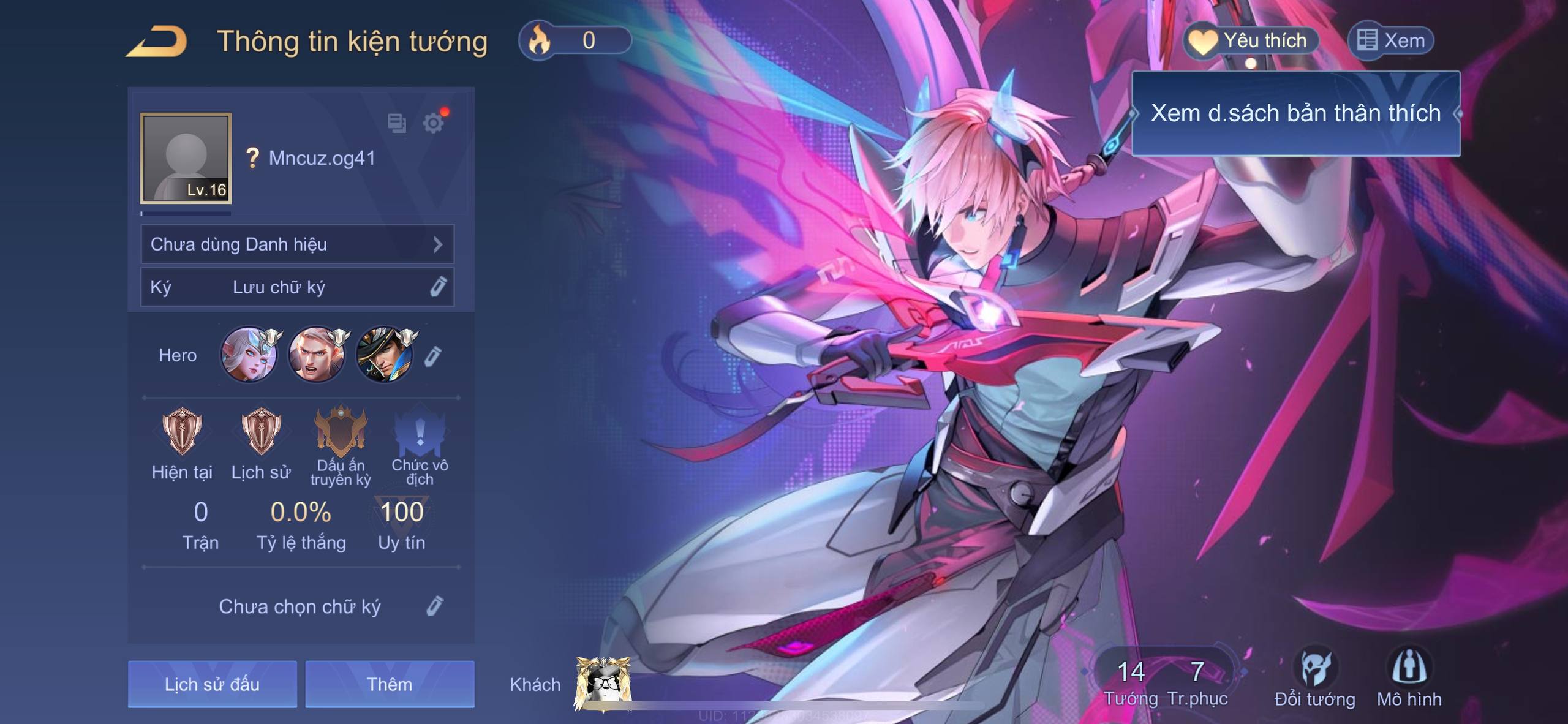Image resolution: width=1568 pixels, height=724 pixels.
Task: Open the Chức vô địch badge
Action: pos(420,432)
